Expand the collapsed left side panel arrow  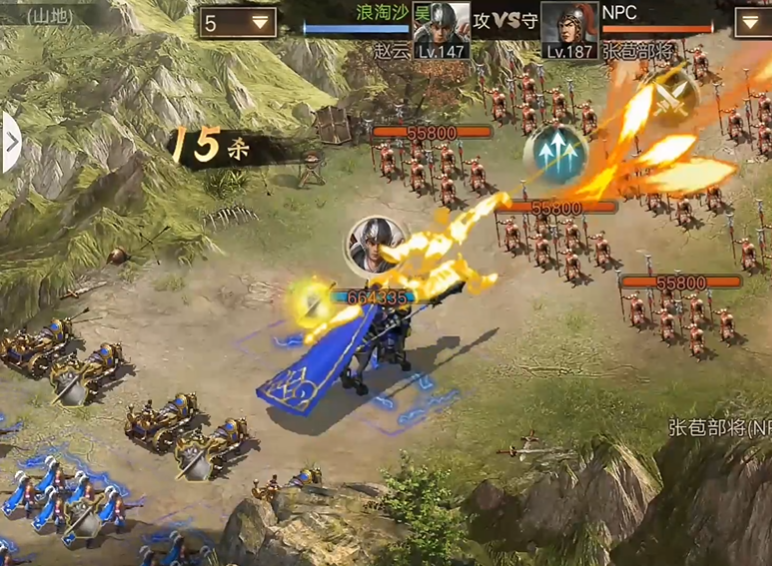tap(11, 142)
